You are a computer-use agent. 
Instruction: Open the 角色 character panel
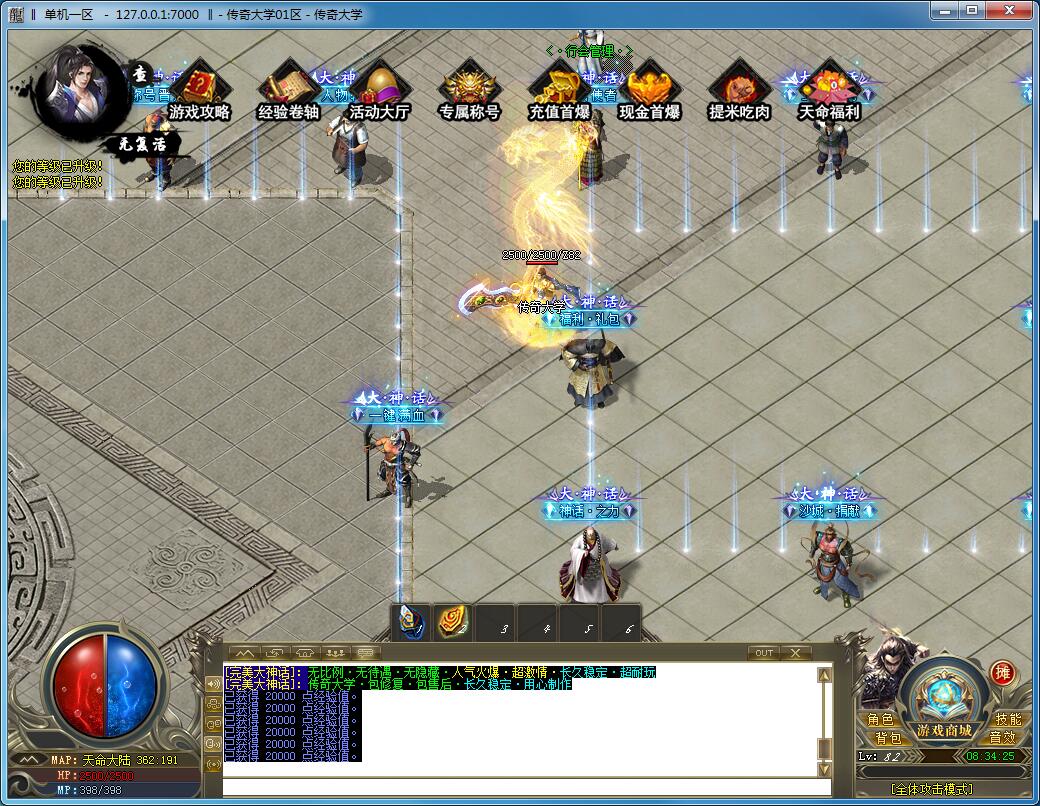coord(881,719)
